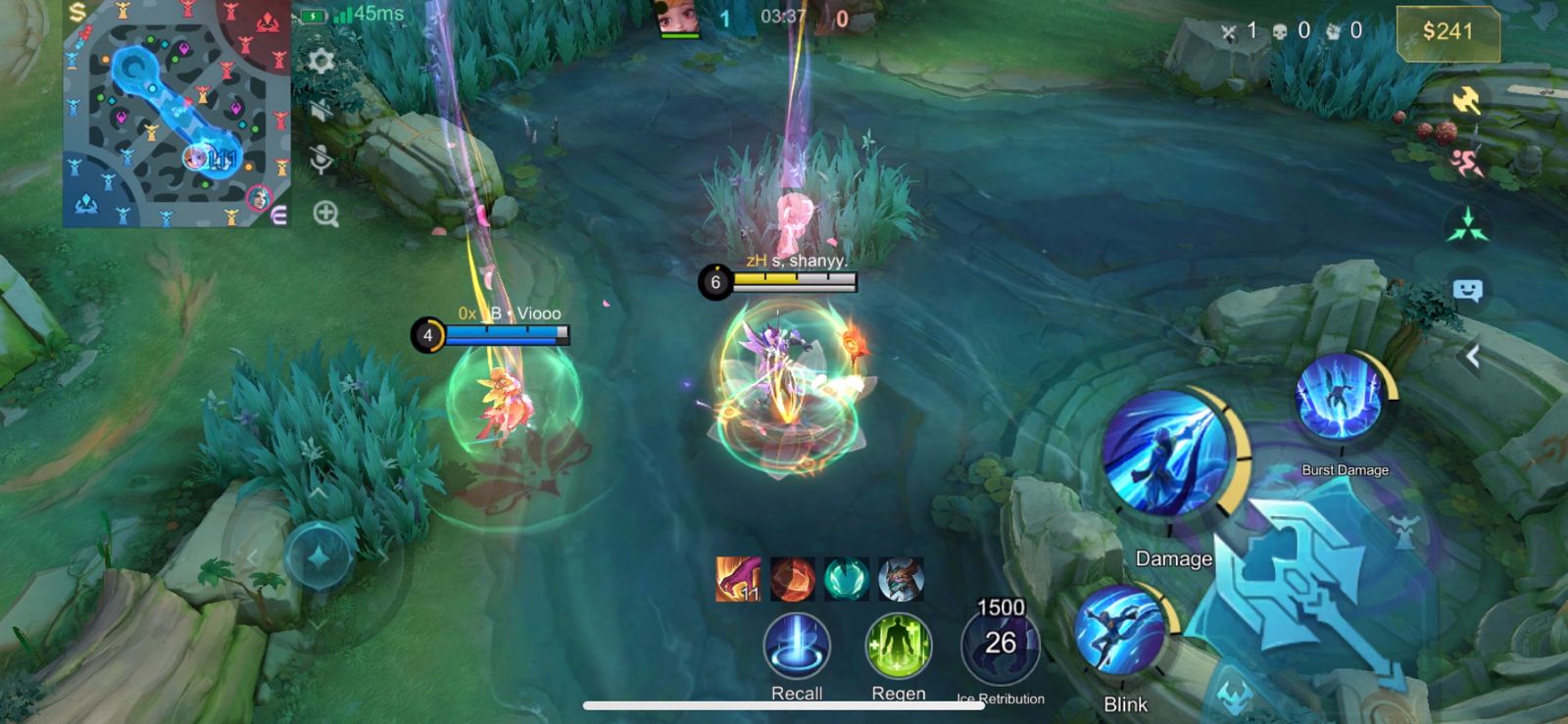Screen dimensions: 1568x724
Task: Send the attack signal axe icon
Action: (x=1466, y=99)
